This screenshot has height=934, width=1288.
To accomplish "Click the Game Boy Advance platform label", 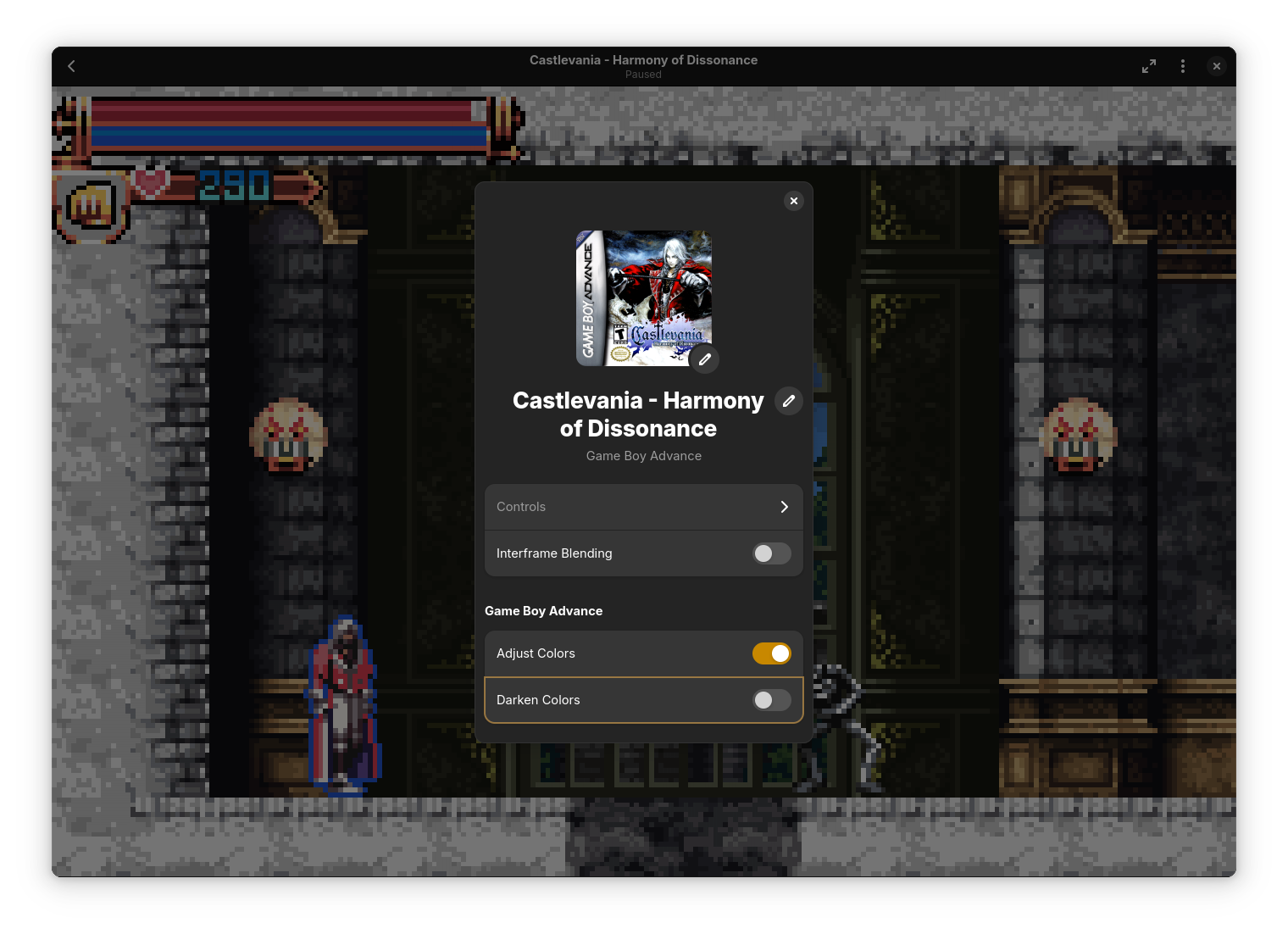I will pyautogui.click(x=643, y=456).
